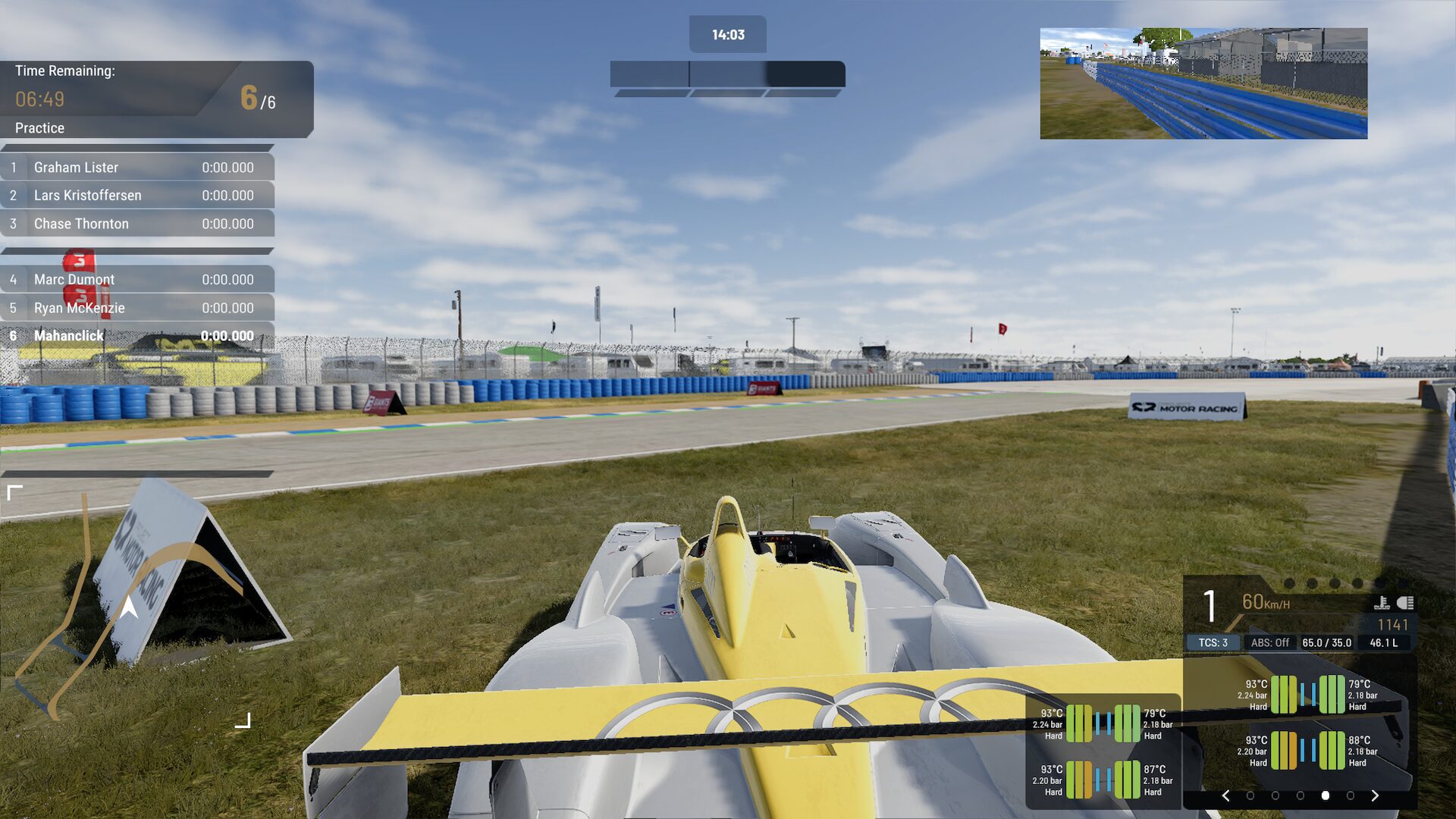Open the next telemetry page with right chevron
Viewport: 1456px width, 819px height.
click(1375, 794)
